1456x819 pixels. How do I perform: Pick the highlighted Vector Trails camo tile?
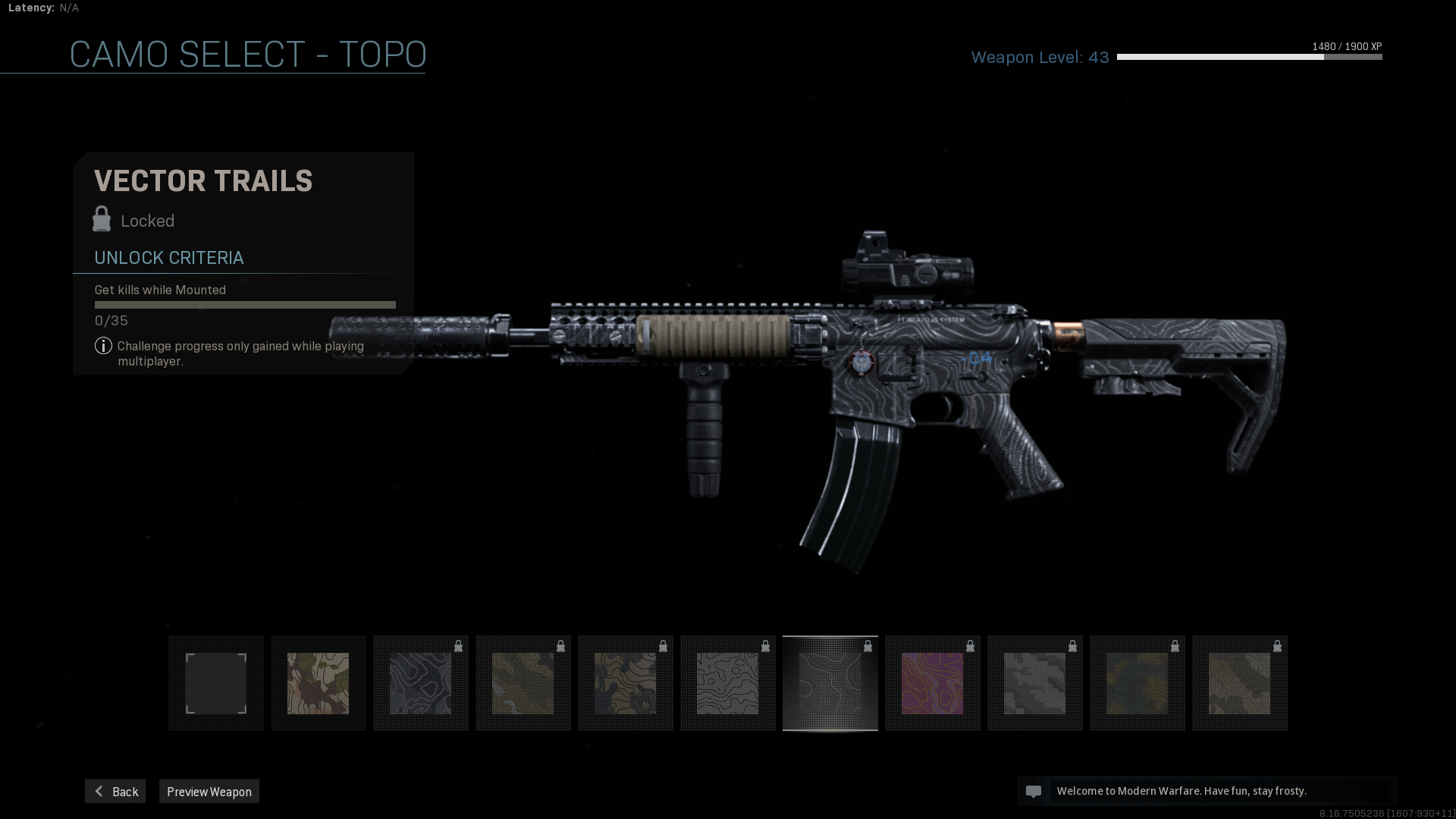pos(830,683)
